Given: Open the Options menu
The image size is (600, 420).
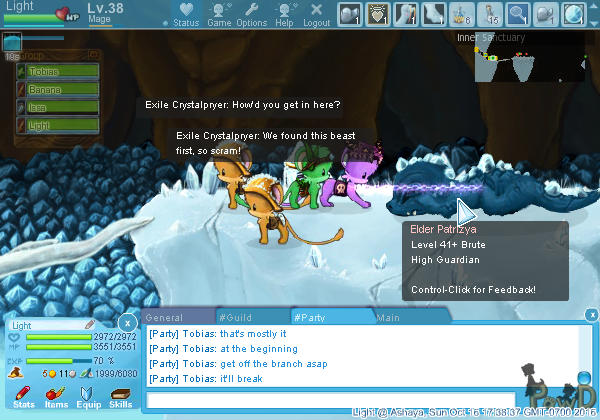Looking at the screenshot, I should point(251,15).
